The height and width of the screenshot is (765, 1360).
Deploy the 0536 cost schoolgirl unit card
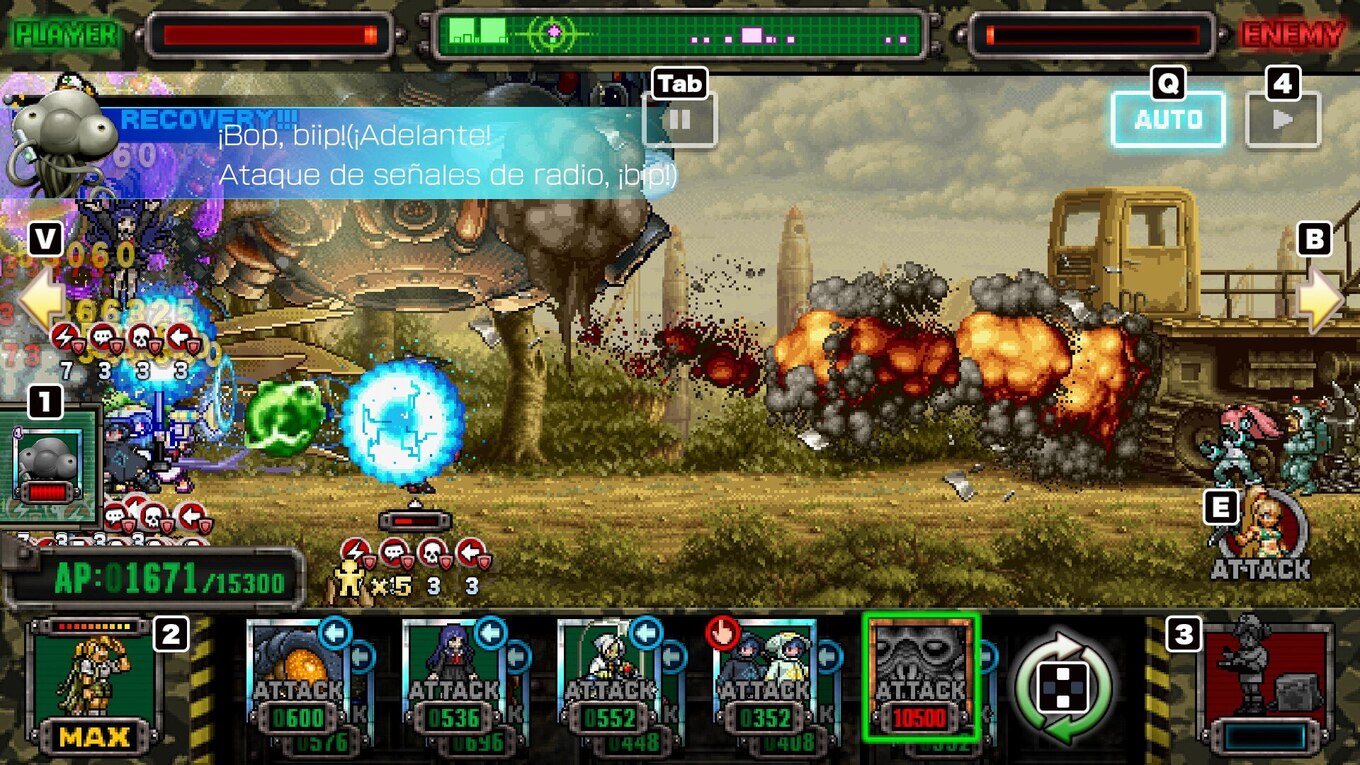pos(453,680)
